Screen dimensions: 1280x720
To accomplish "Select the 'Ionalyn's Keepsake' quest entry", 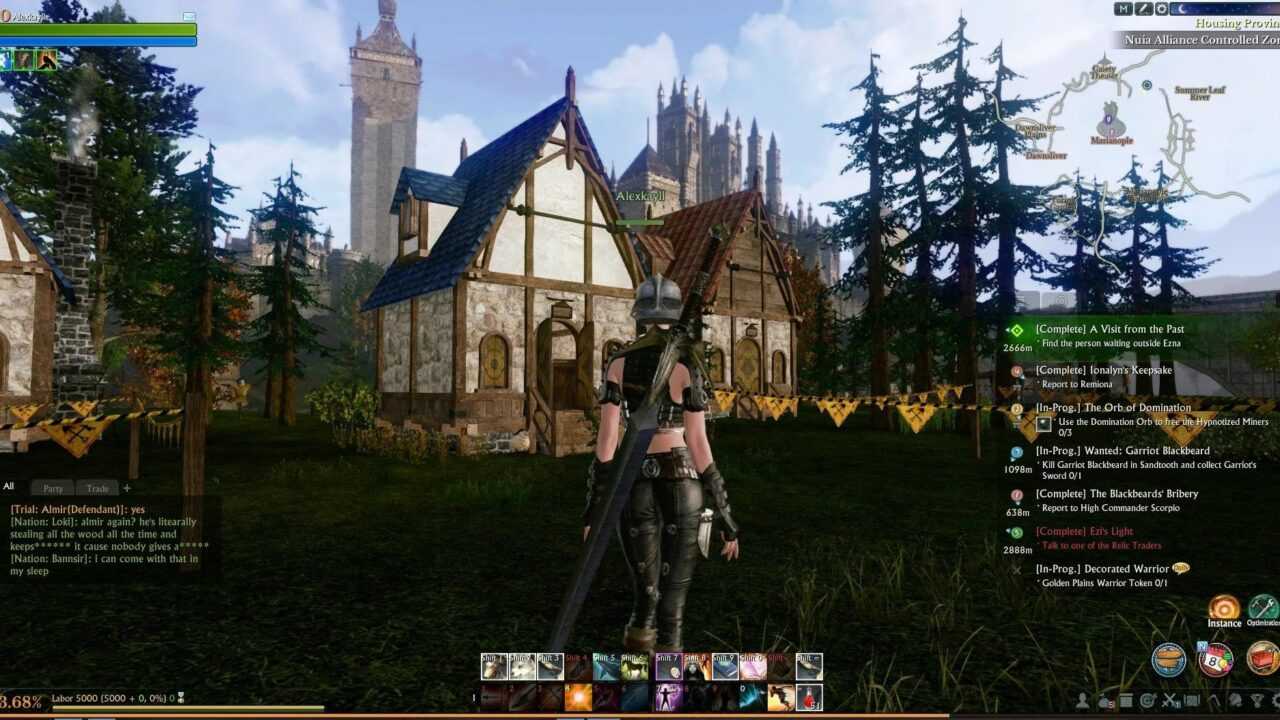I will click(x=1103, y=370).
